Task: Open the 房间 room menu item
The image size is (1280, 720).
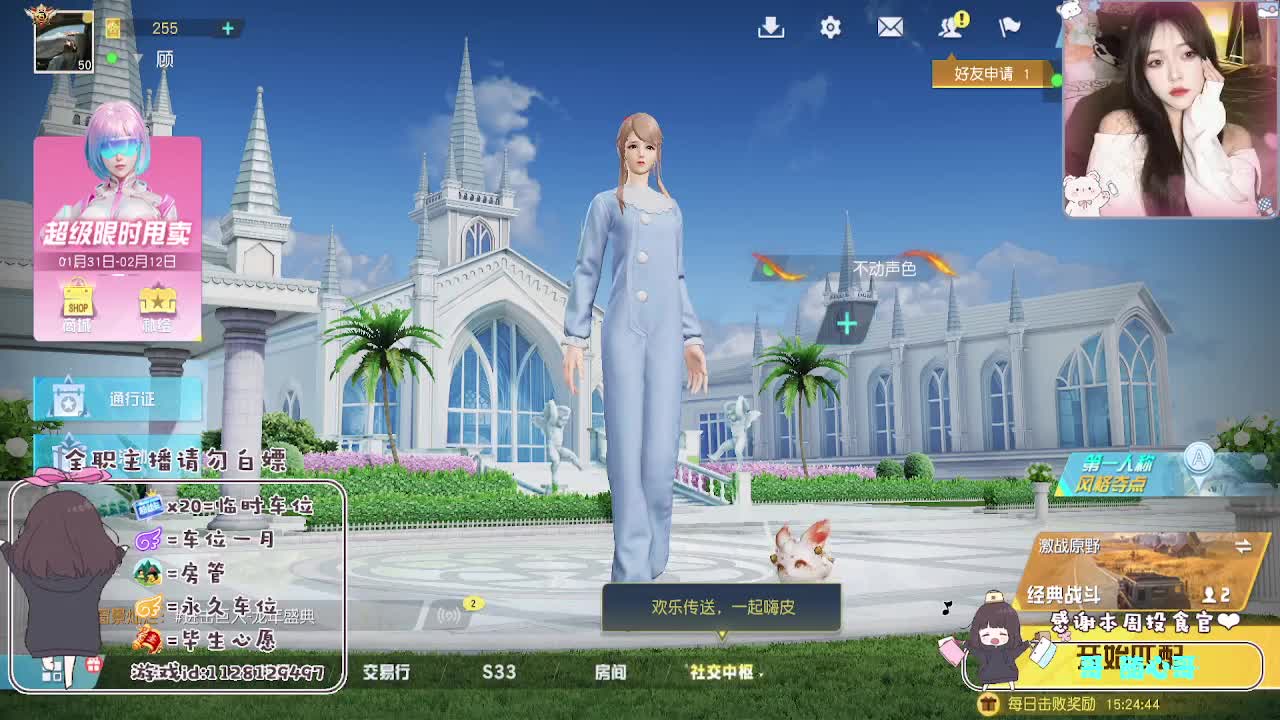Action: [613, 674]
